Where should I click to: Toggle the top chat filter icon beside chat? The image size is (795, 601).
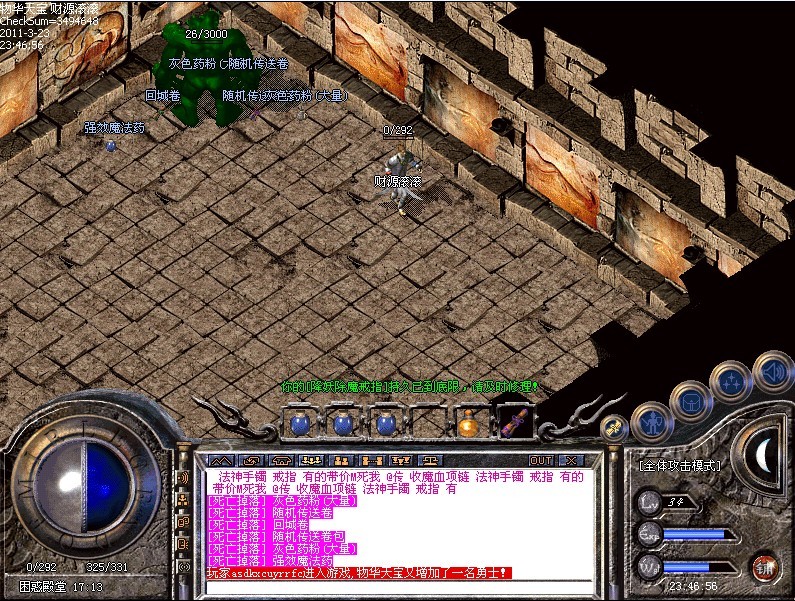point(183,478)
